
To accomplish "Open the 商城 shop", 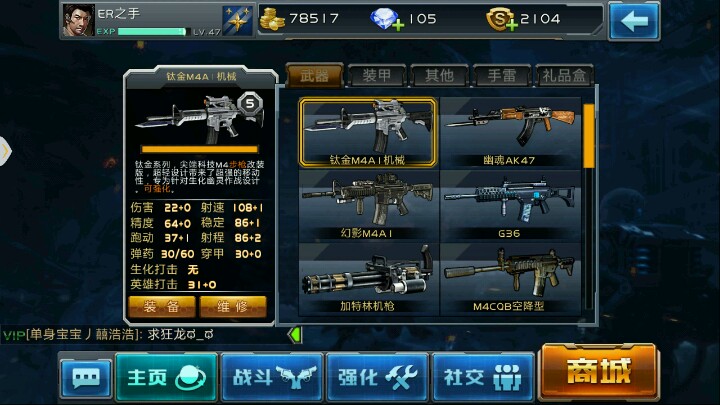I will pos(598,371).
